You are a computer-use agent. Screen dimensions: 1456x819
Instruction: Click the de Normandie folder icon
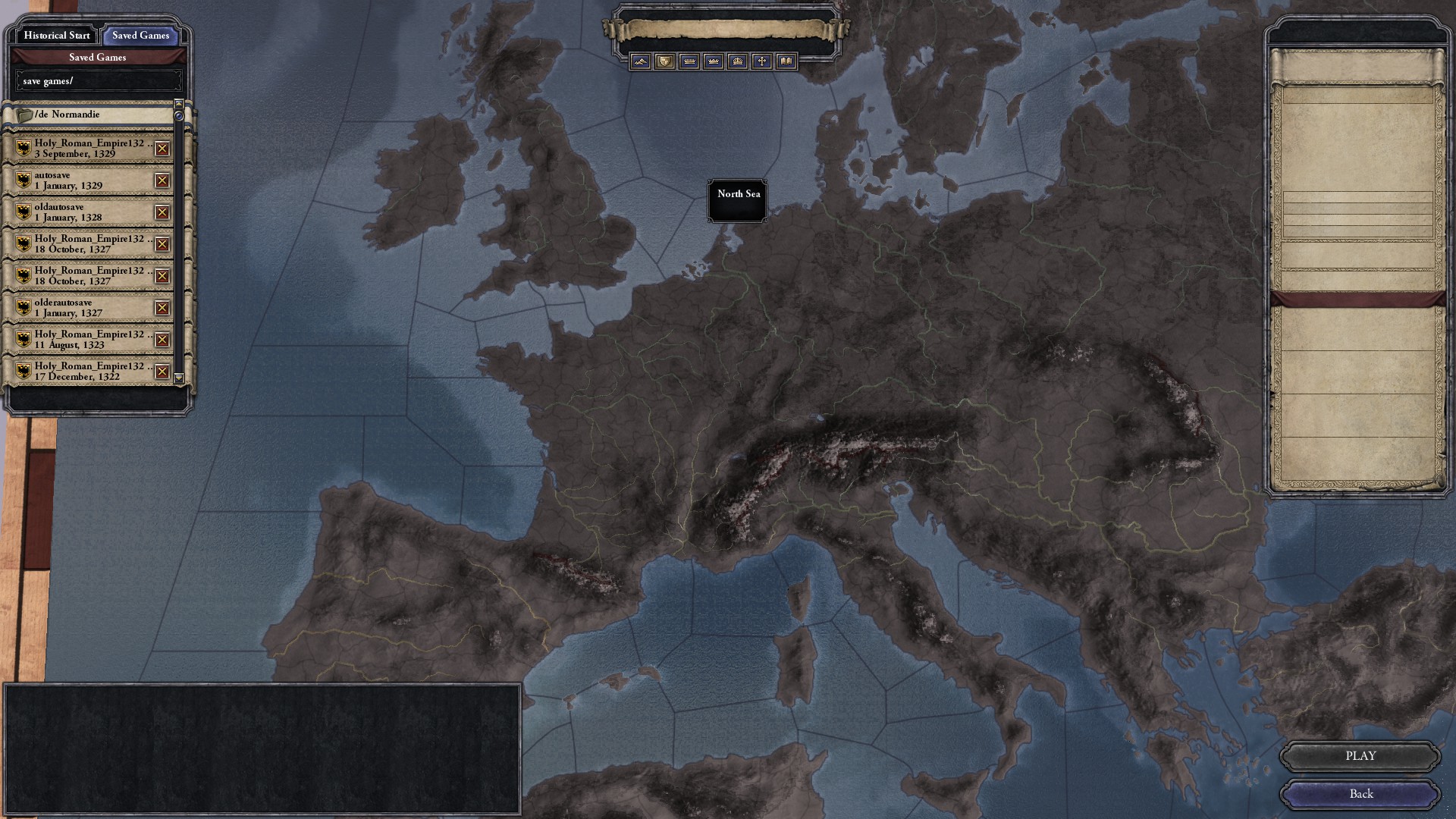pos(24,114)
